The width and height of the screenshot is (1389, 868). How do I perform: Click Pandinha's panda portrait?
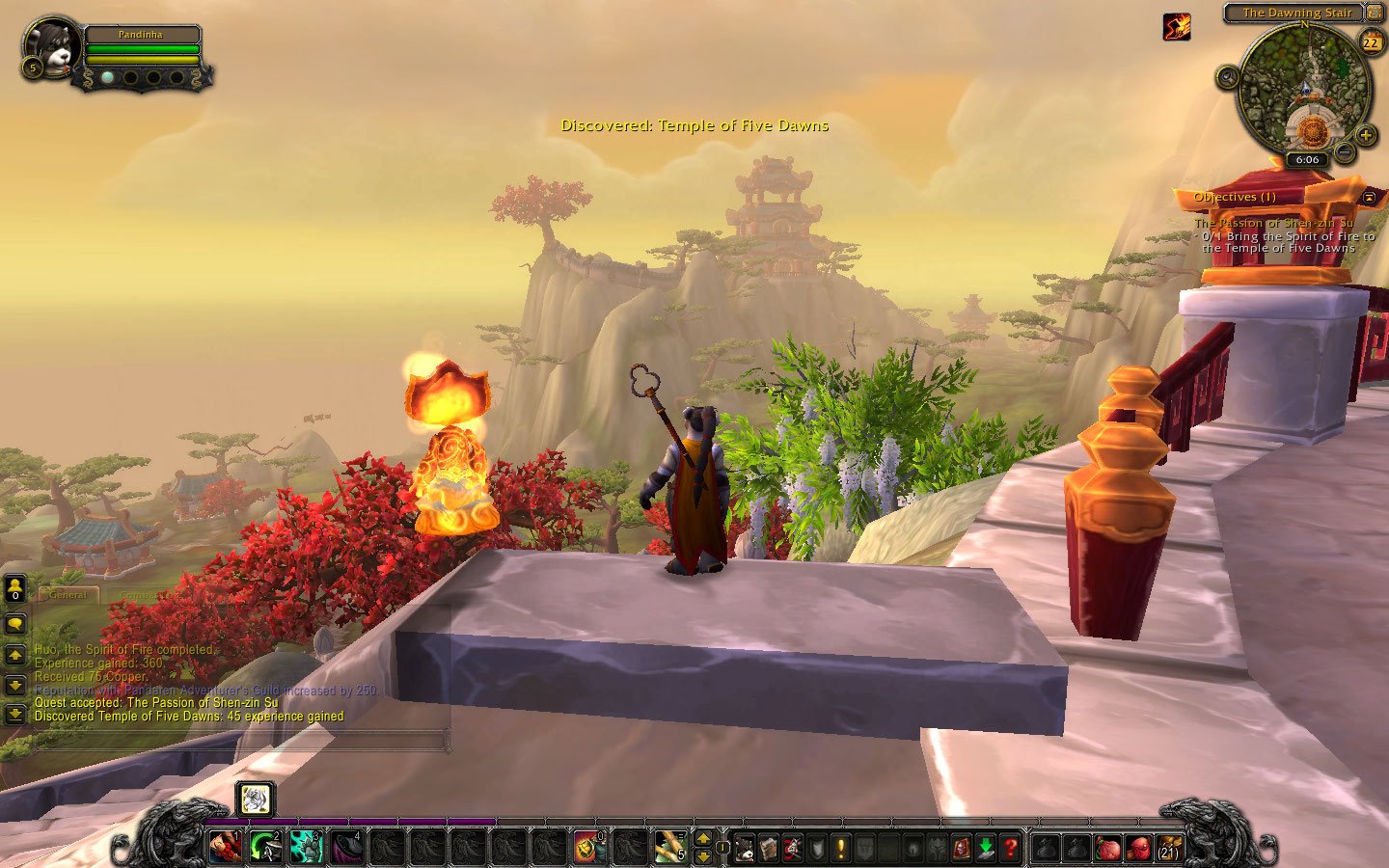[50, 46]
